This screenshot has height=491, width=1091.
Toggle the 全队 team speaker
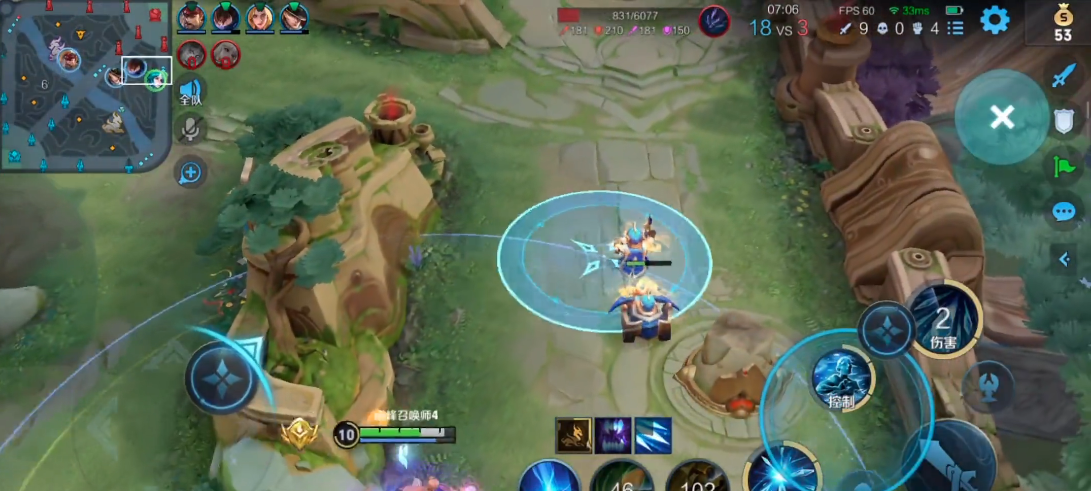coord(190,92)
